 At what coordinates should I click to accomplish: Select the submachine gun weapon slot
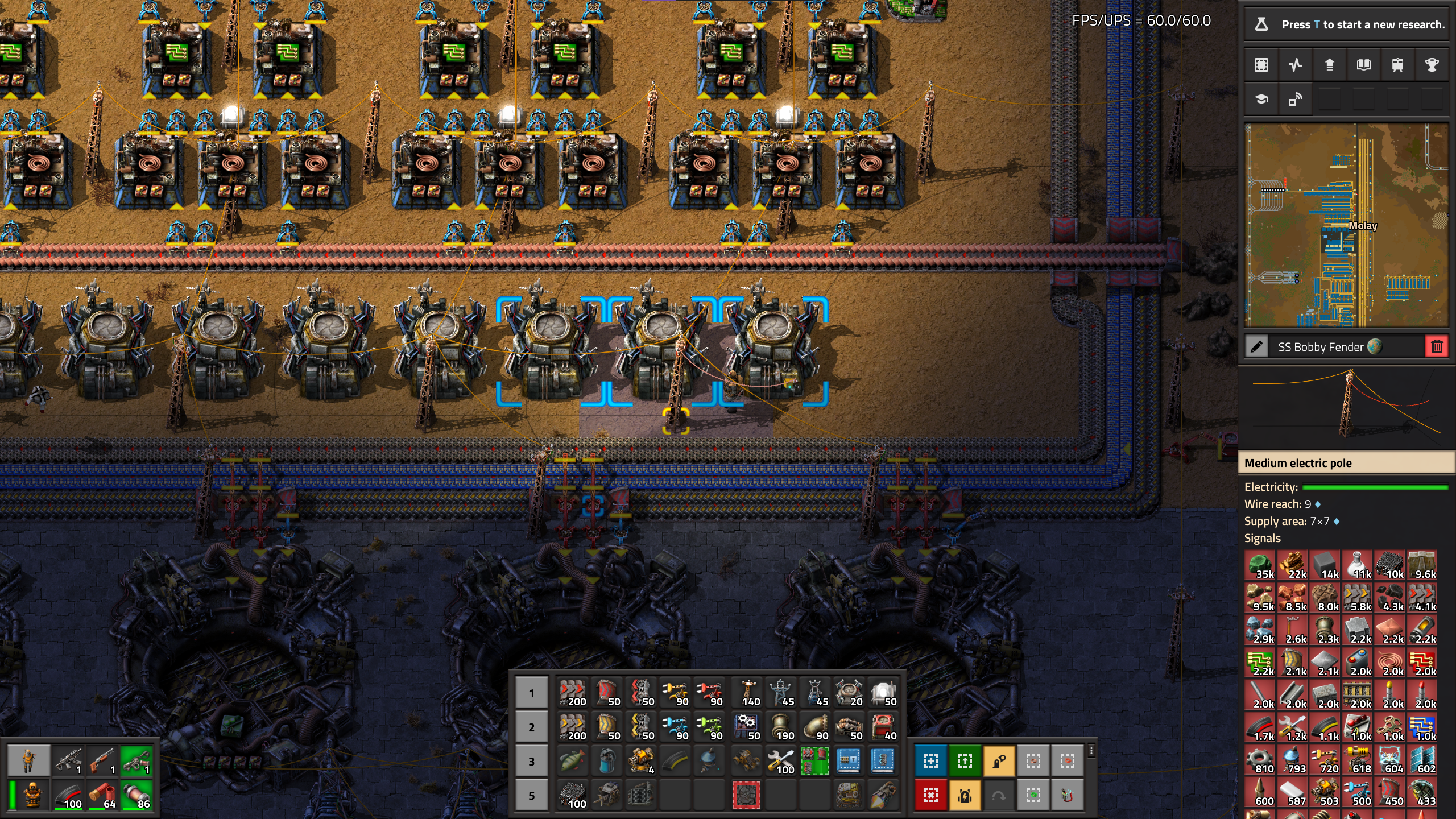point(68,761)
